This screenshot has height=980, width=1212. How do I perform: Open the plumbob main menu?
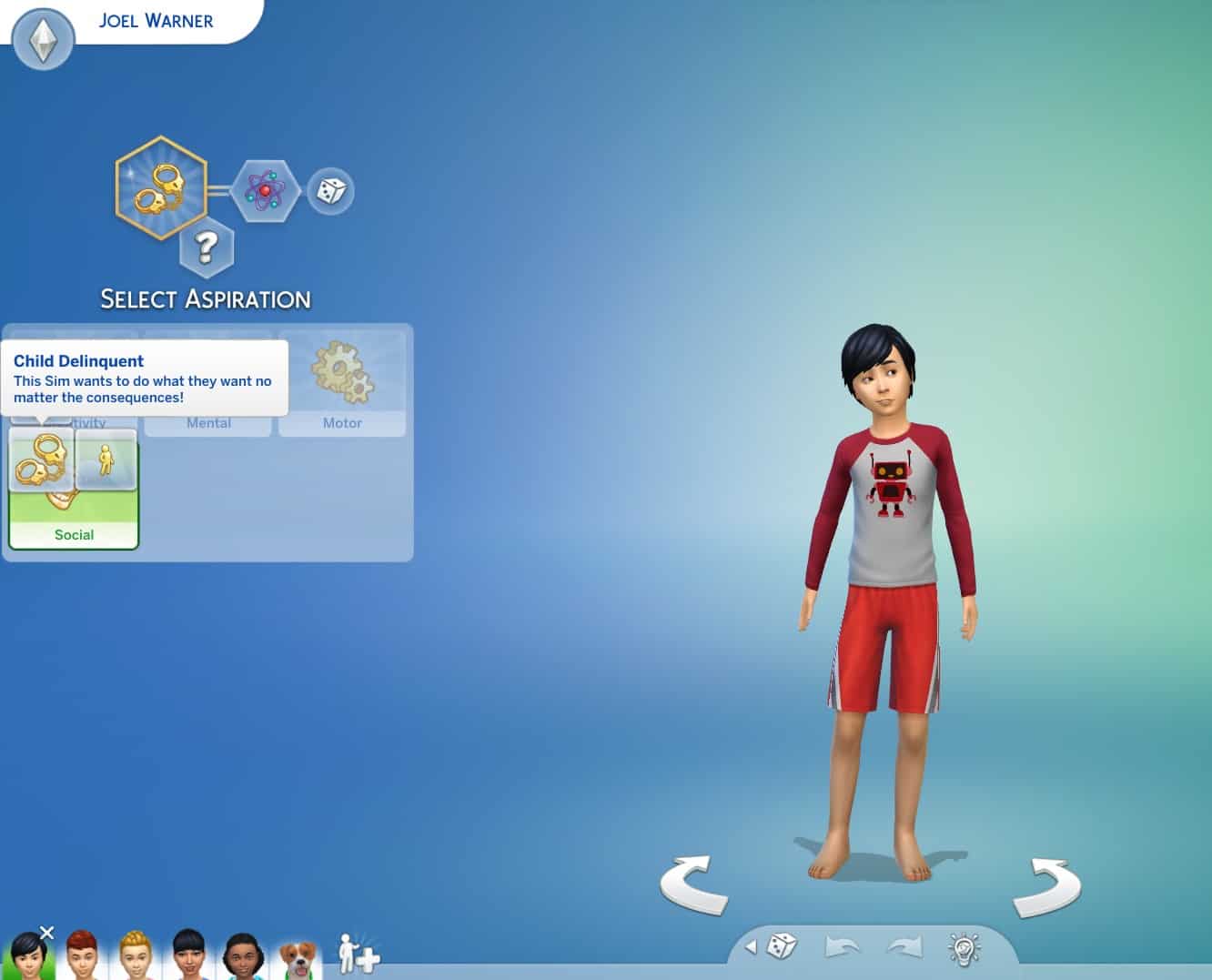coord(42,39)
